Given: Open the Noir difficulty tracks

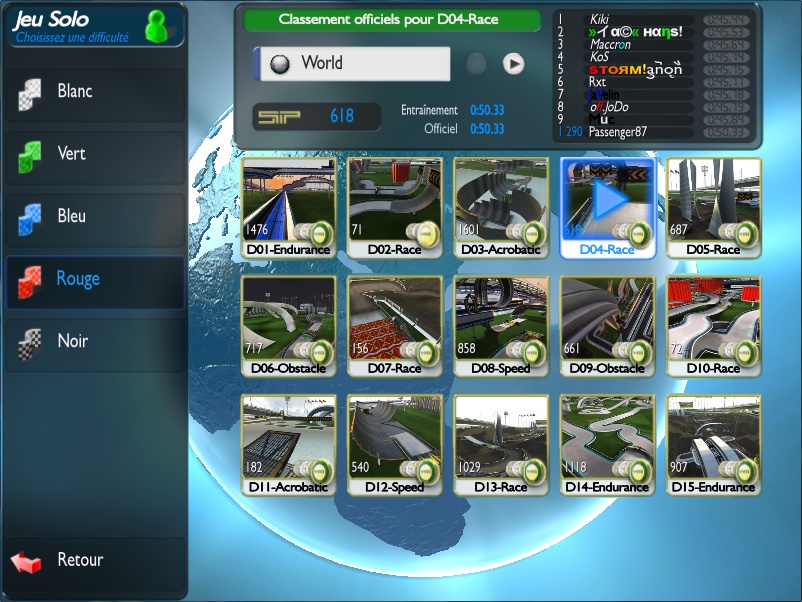Looking at the screenshot, I should point(94,342).
